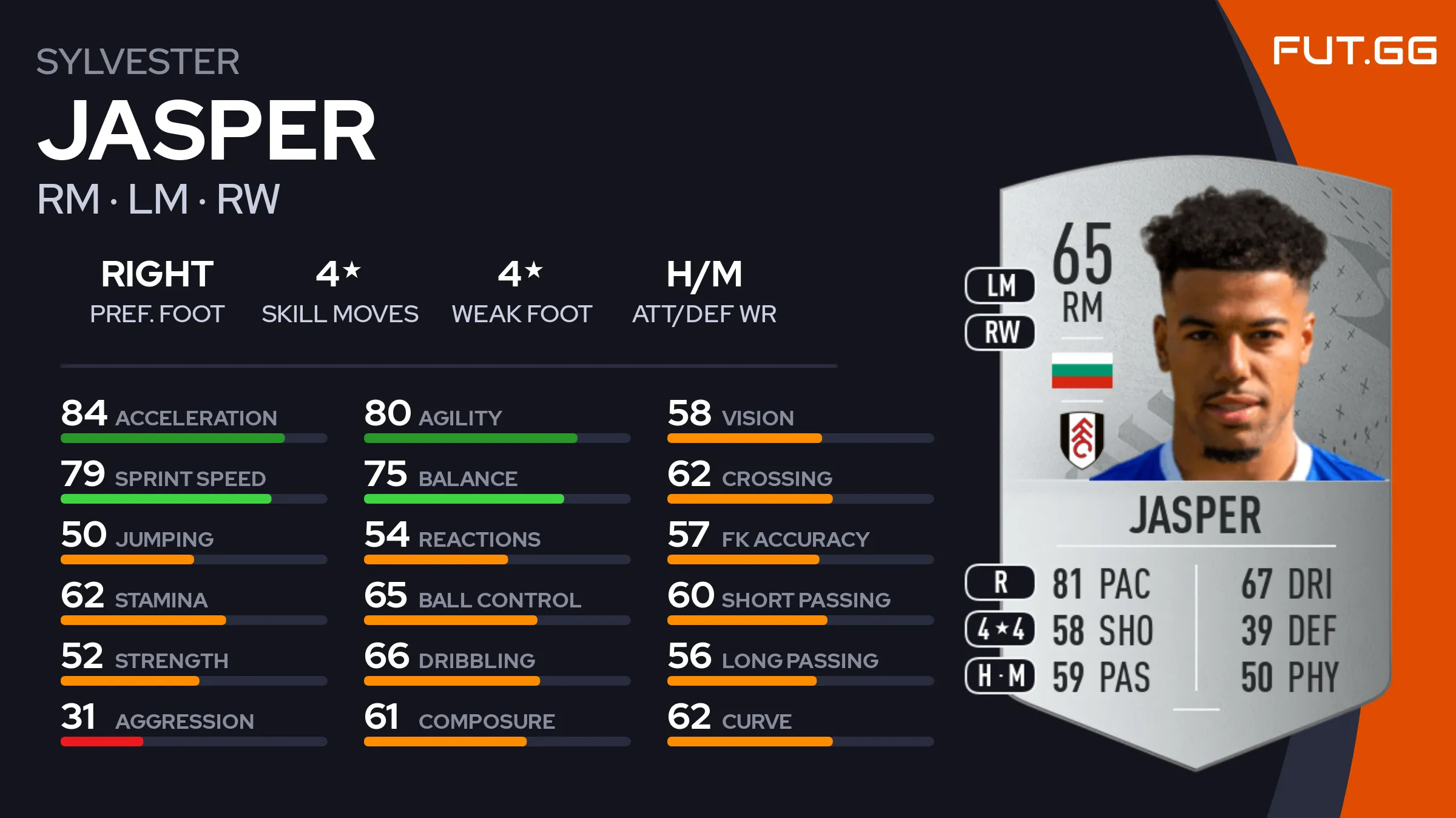The image size is (1456, 818).
Task: Click the LM alternate position badge
Action: [x=1000, y=285]
